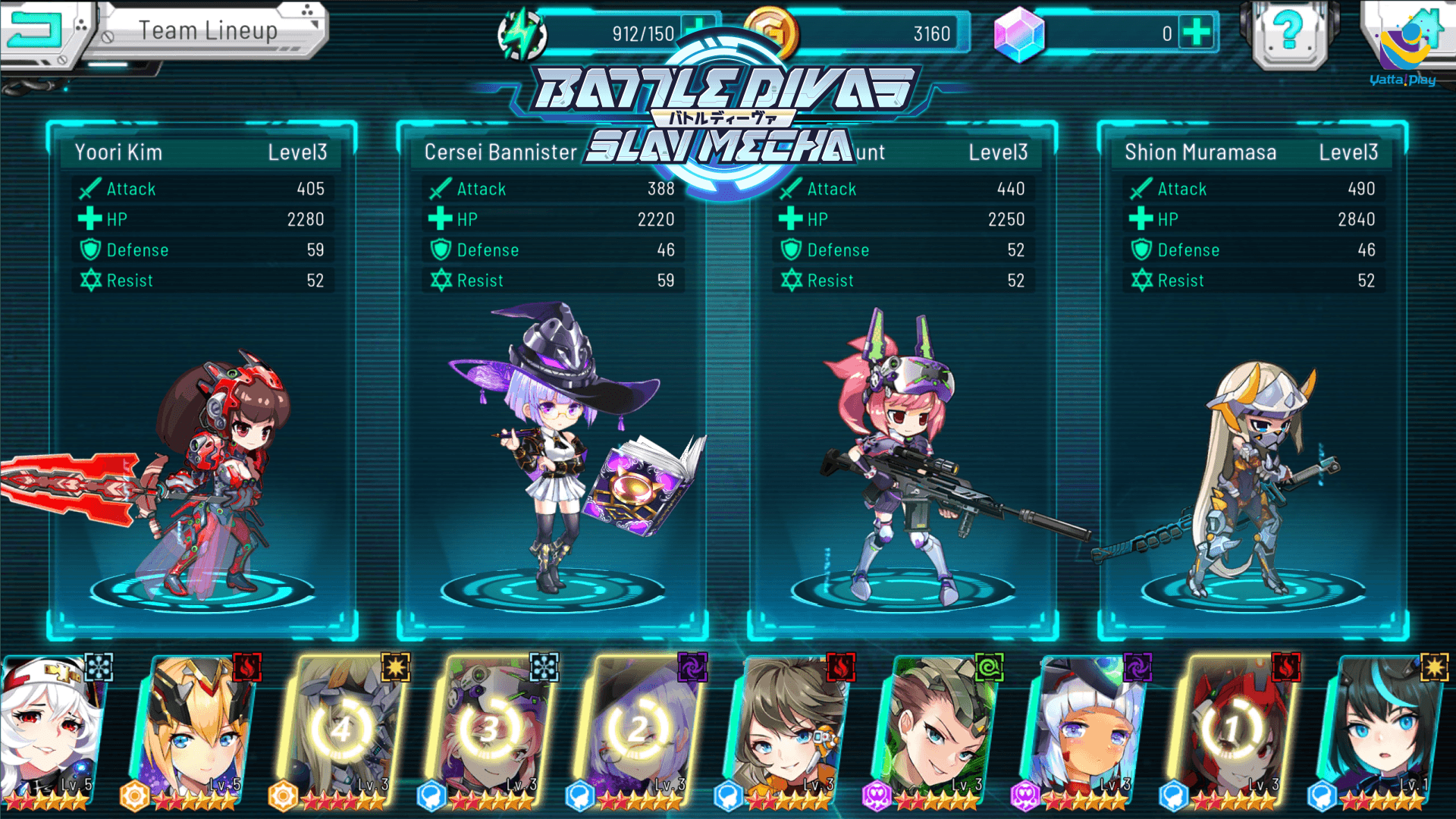Add more purple gems with plus button
The height and width of the screenshot is (819, 1456).
coord(1197,33)
